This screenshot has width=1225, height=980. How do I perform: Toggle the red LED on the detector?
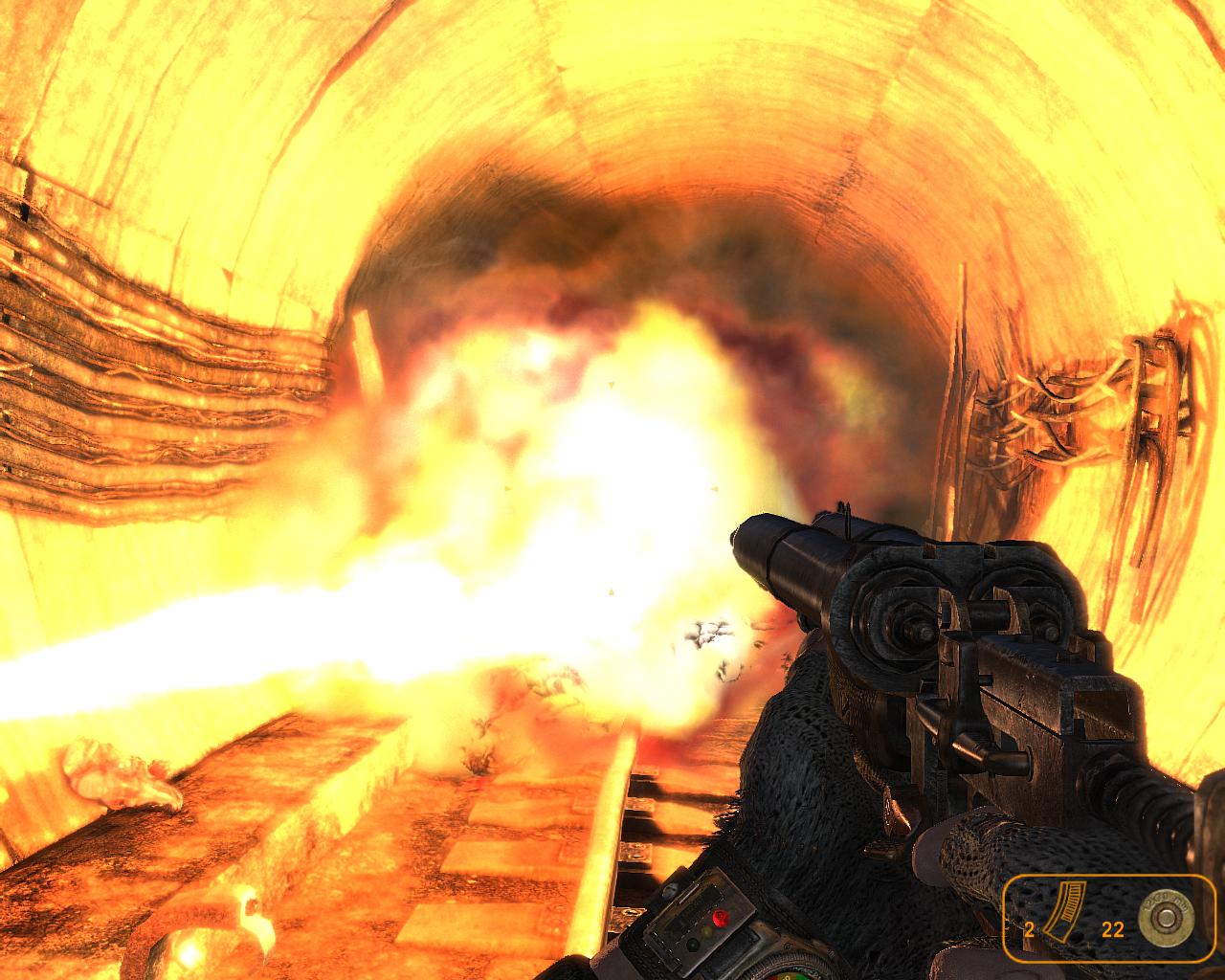click(x=721, y=917)
